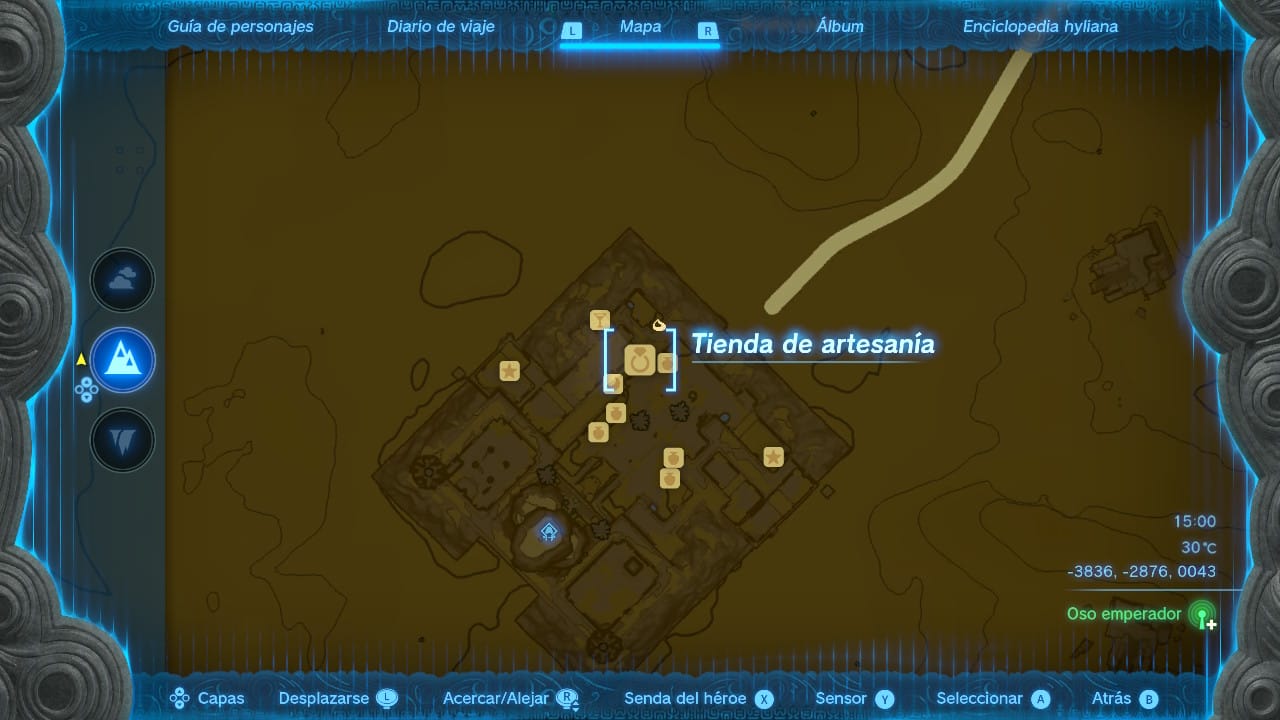The width and height of the screenshot is (1280, 720).
Task: Switch to the Álbum tab
Action: click(842, 26)
